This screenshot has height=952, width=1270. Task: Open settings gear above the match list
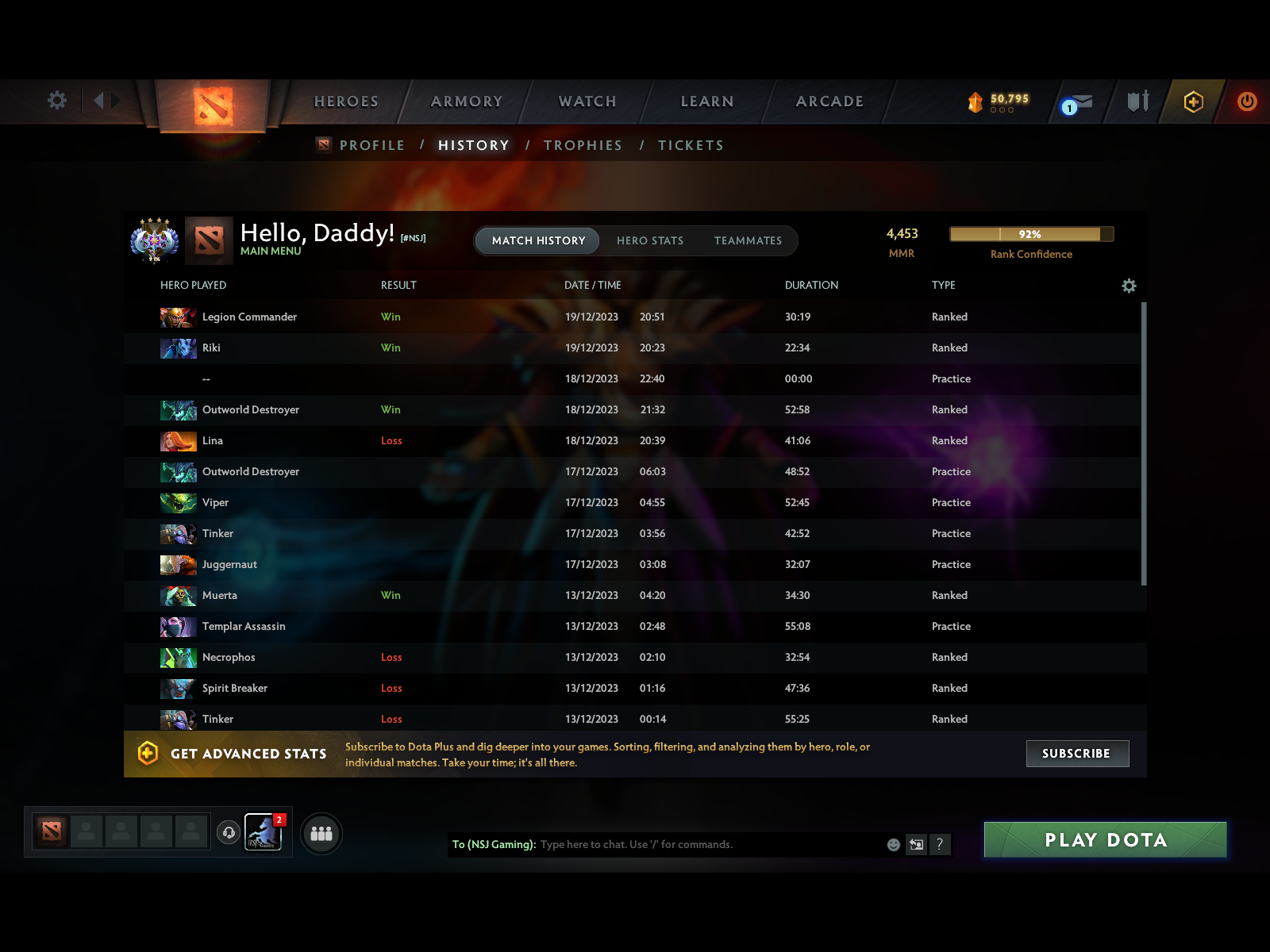pos(1129,286)
